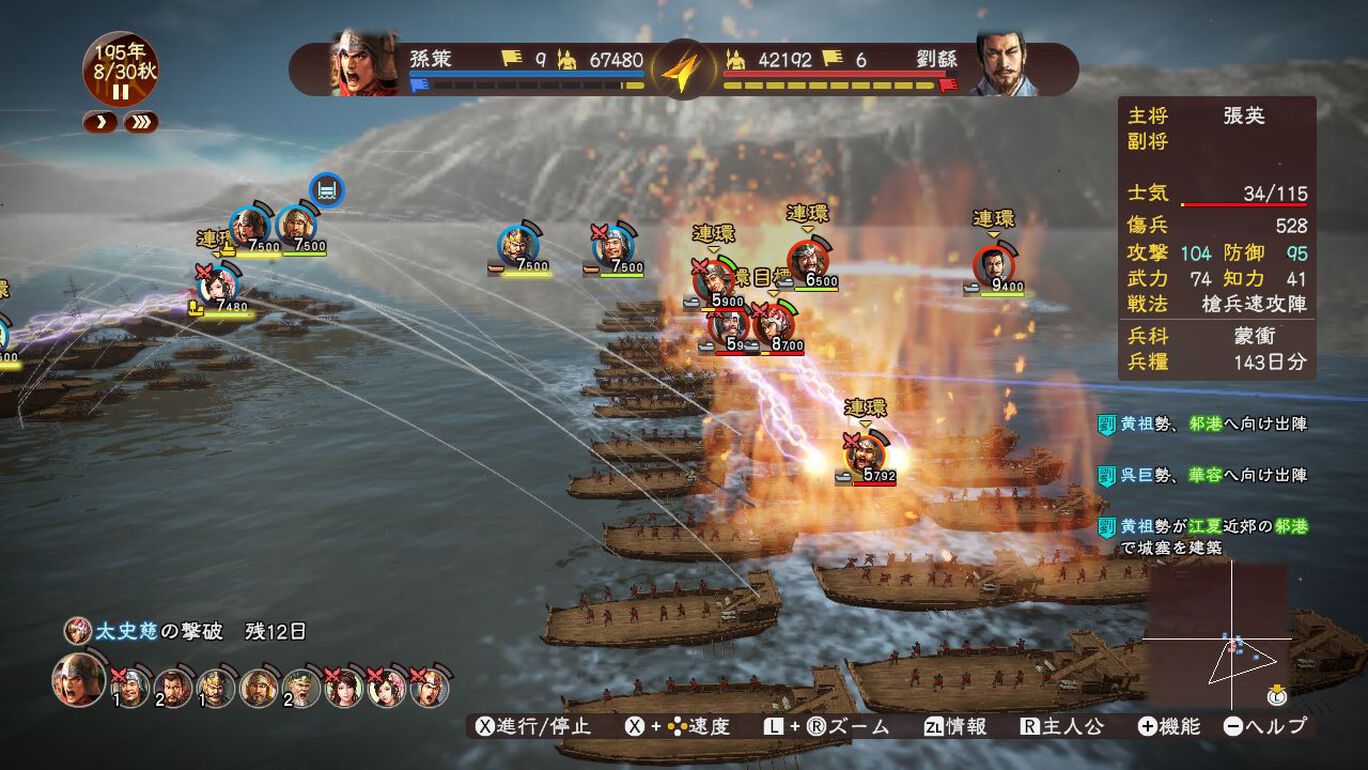Open the blue harbor icon
The width and height of the screenshot is (1368, 770).
click(327, 189)
